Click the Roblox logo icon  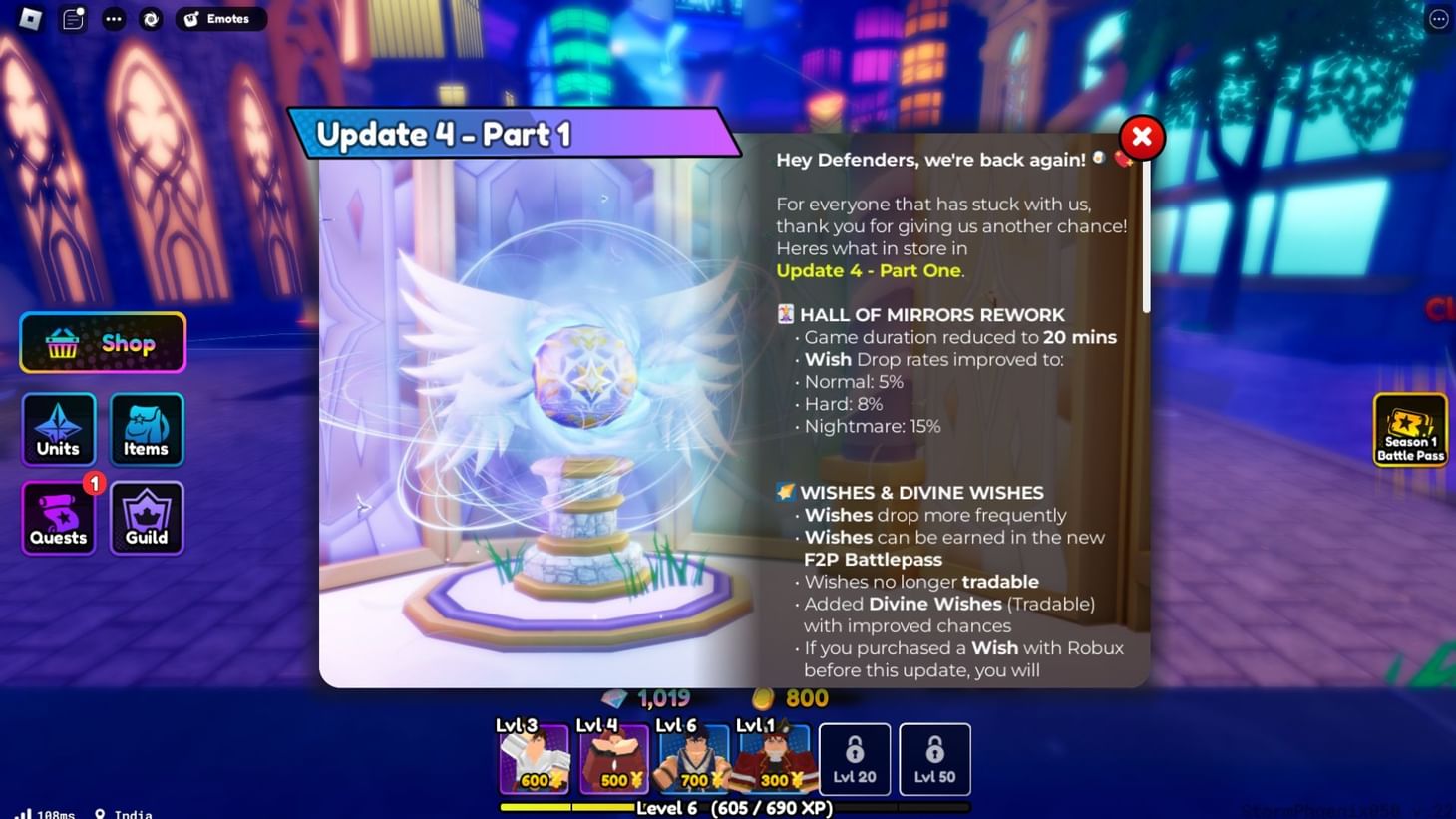click(x=29, y=18)
